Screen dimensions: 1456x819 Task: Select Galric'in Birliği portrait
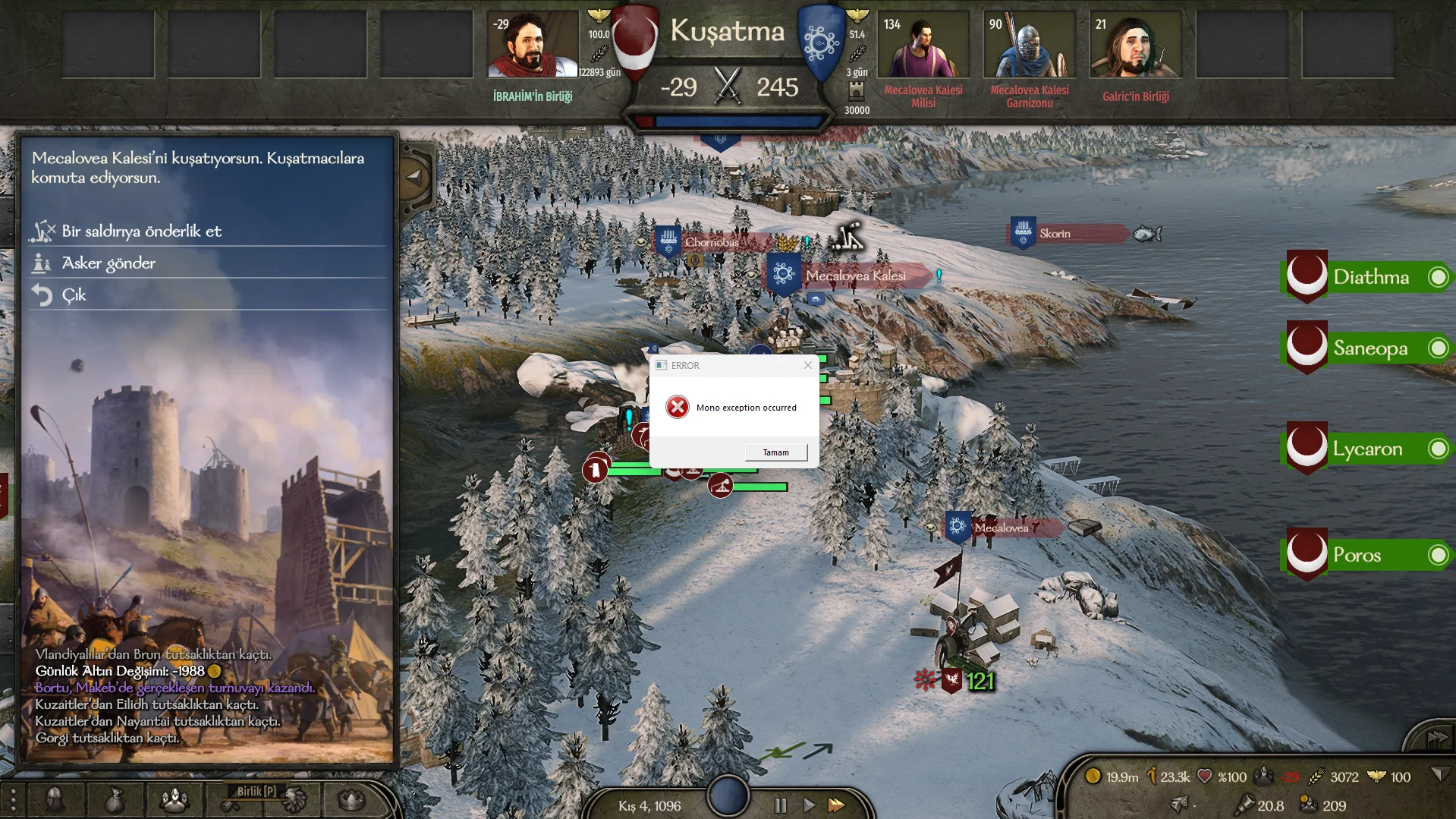[1135, 44]
